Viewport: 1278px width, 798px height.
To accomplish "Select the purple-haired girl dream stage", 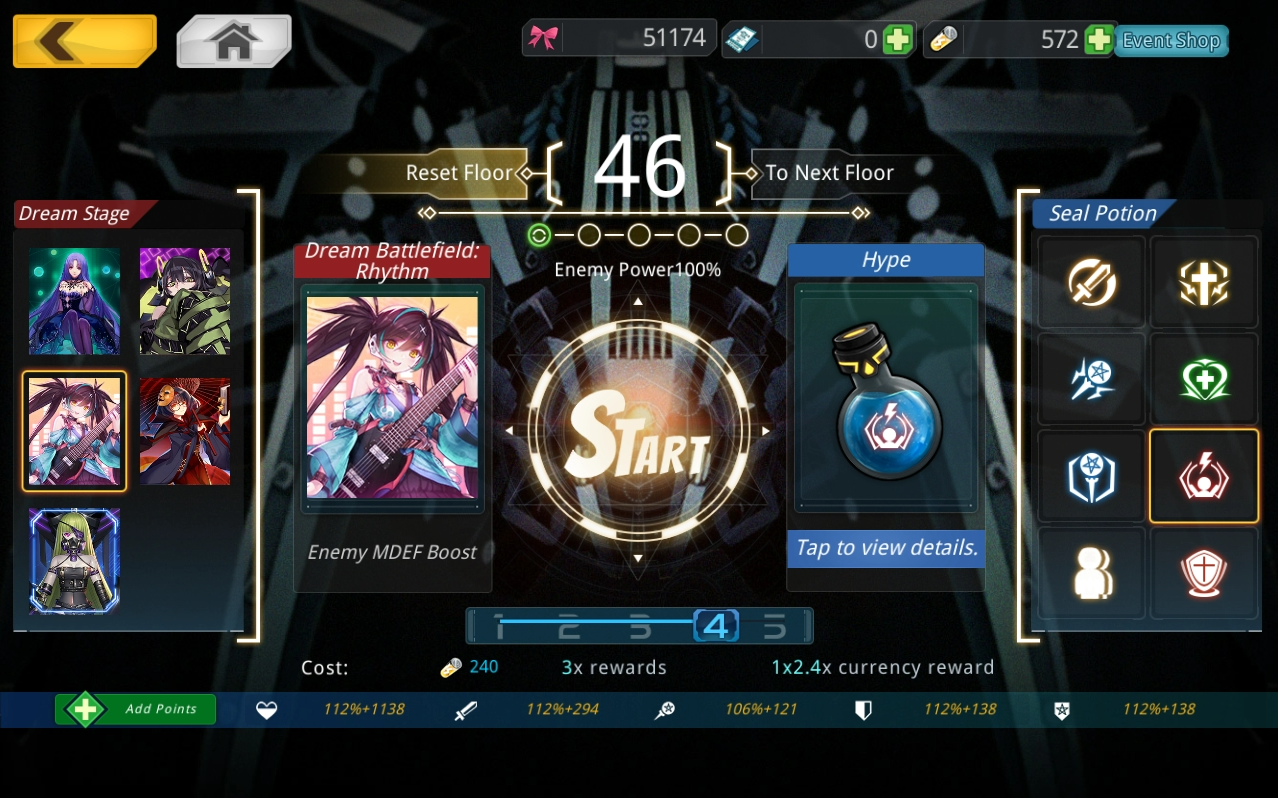I will pos(74,301).
